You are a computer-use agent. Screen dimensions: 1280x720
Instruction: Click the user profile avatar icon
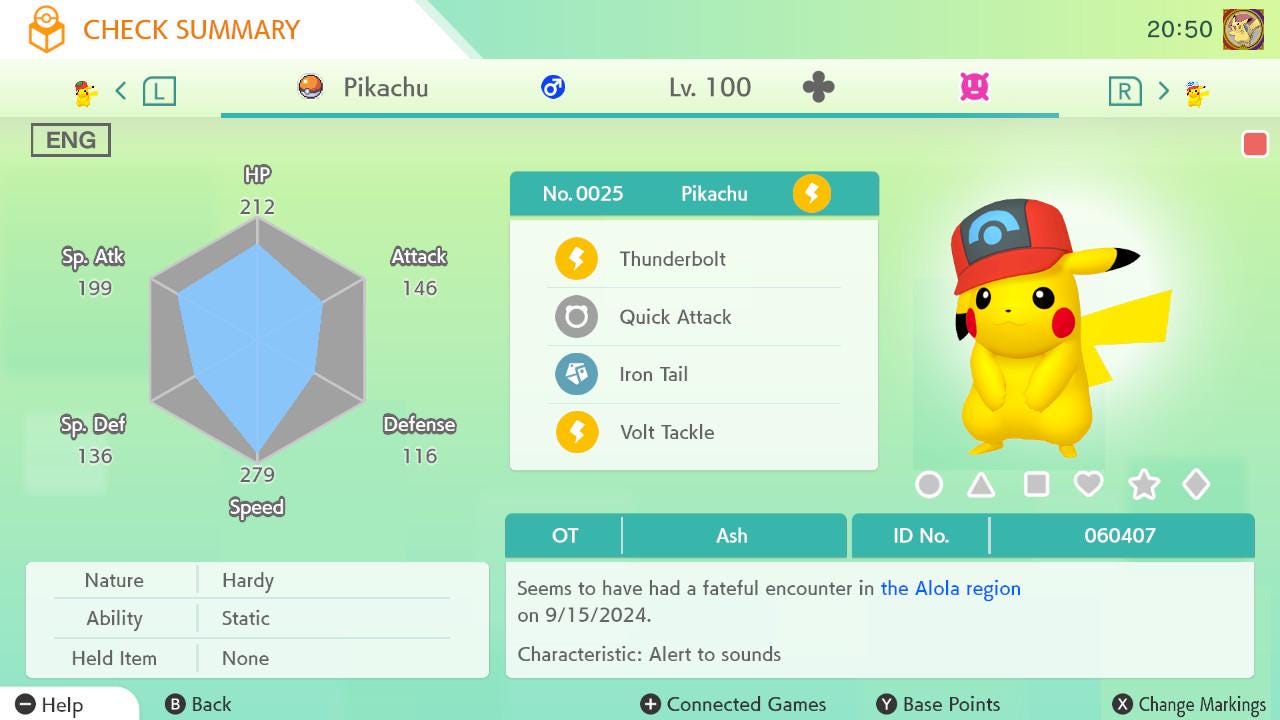[1243, 30]
